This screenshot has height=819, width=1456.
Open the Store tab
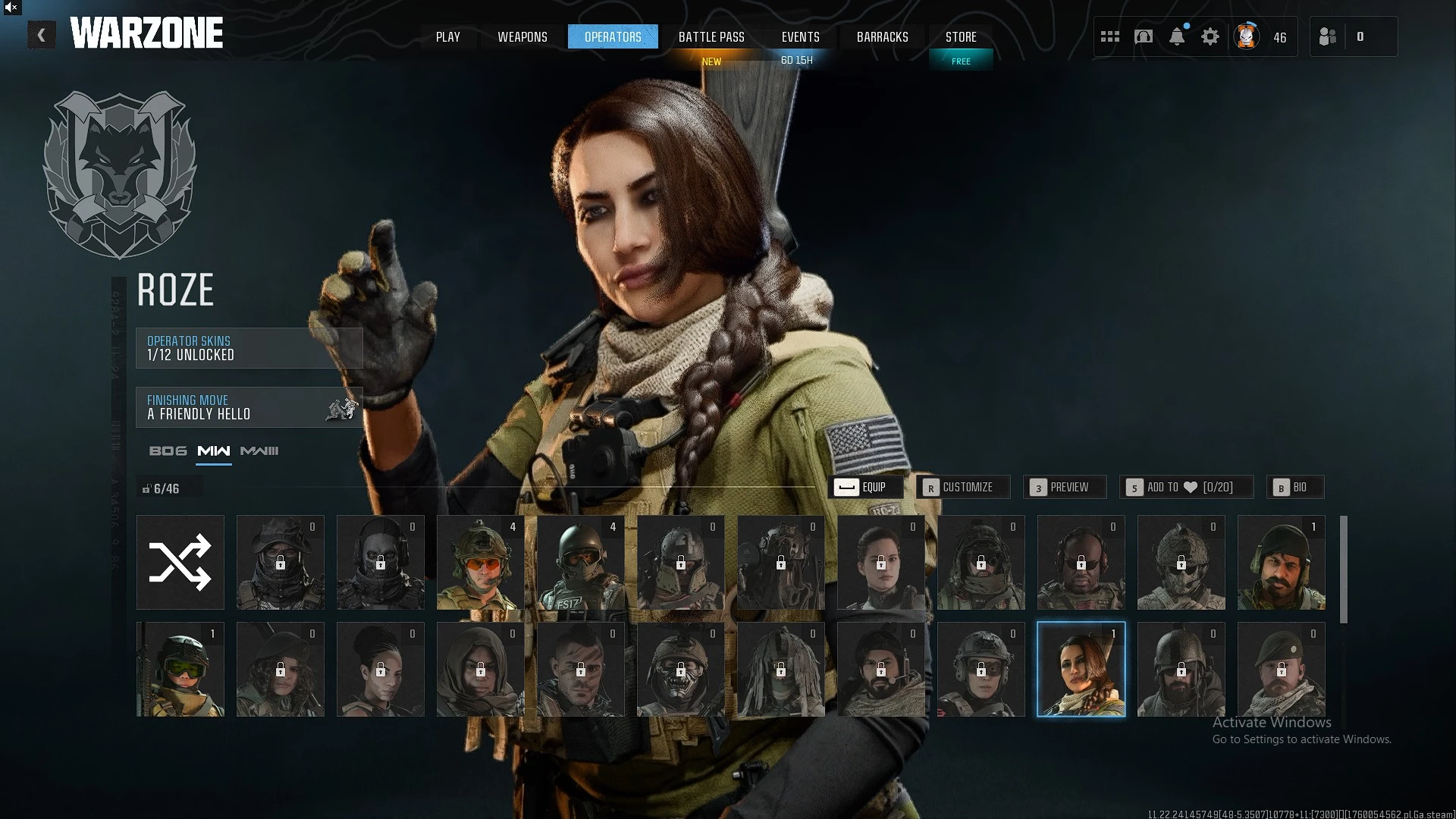961,37
